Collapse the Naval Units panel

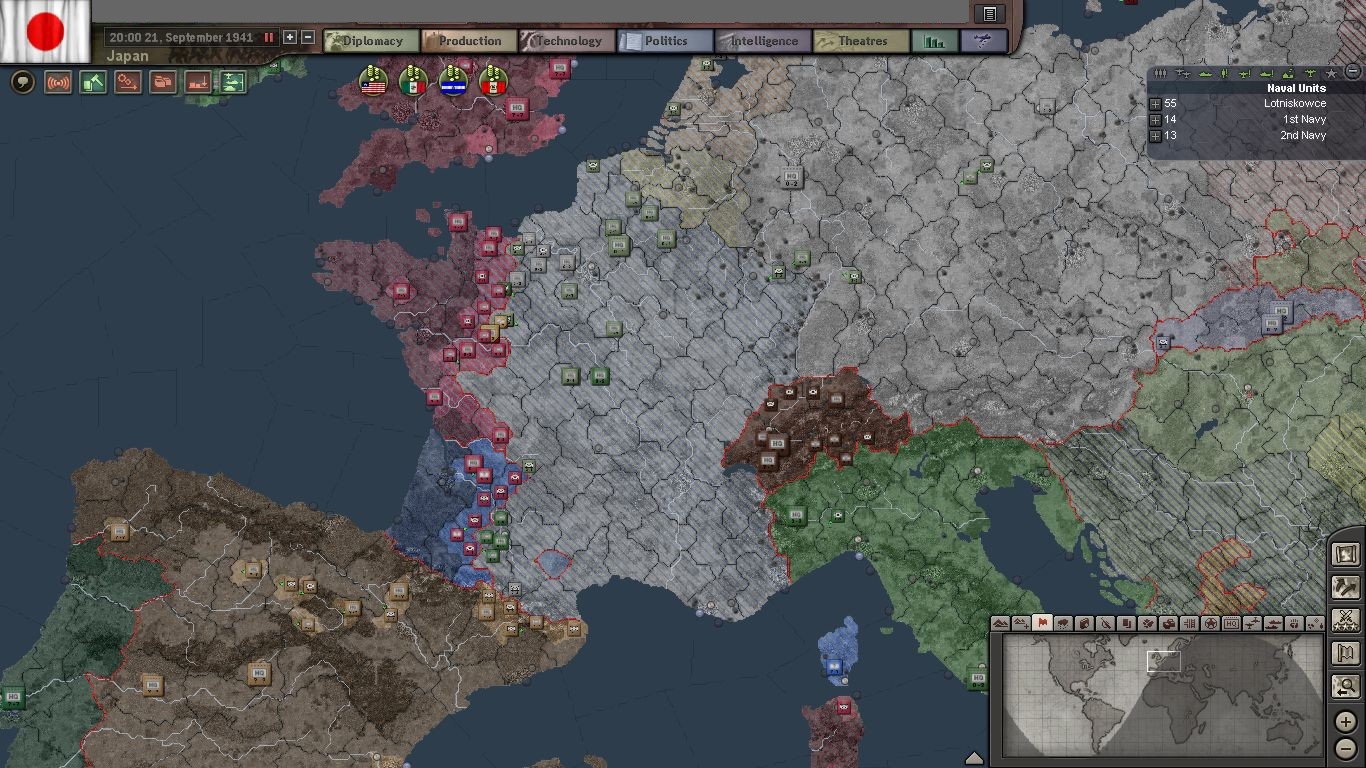(x=1353, y=72)
